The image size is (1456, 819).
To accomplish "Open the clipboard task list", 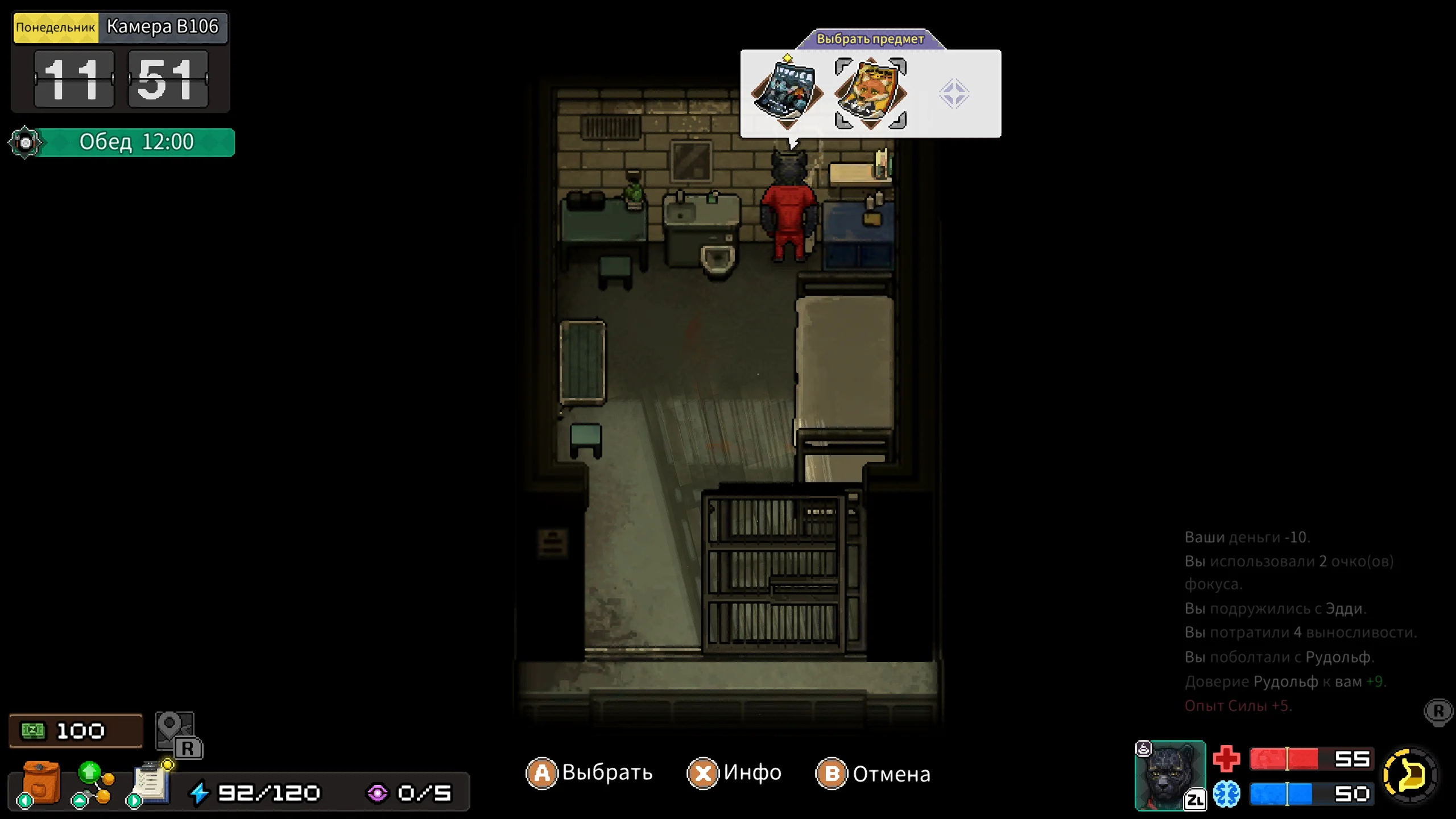I will [x=150, y=784].
